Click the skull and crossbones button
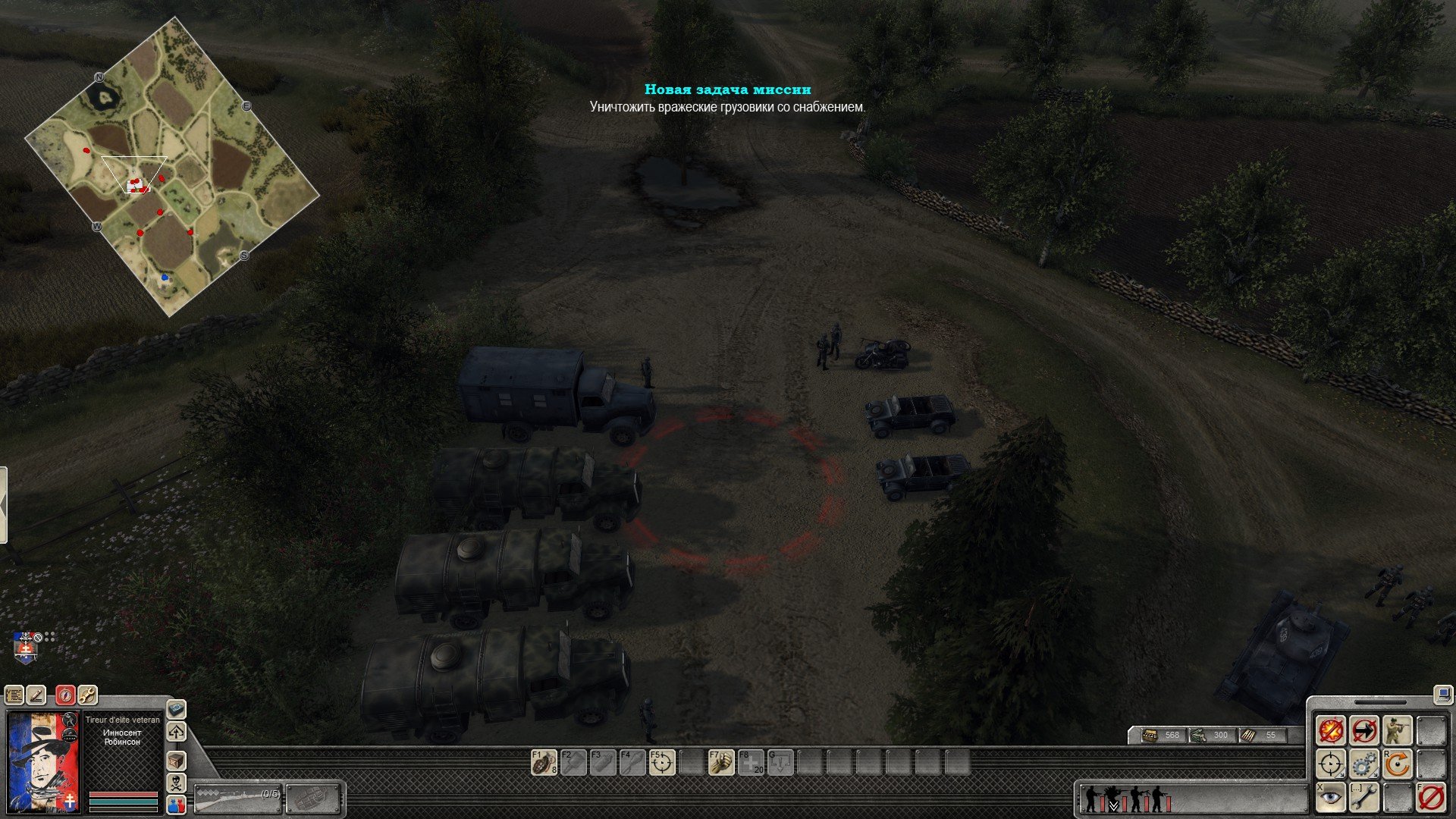The width and height of the screenshot is (1456, 819). [176, 783]
